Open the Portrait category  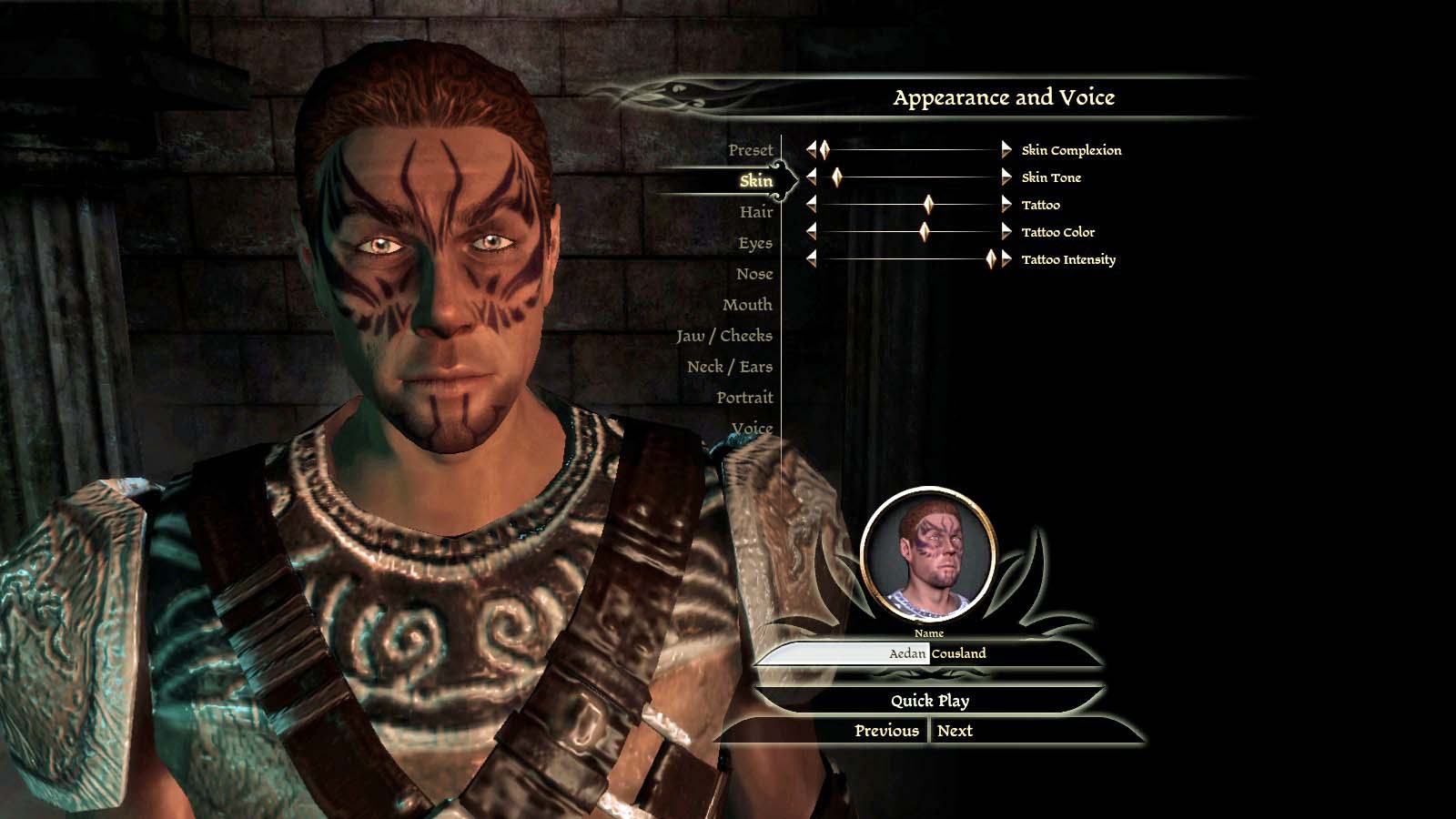pyautogui.click(x=743, y=398)
